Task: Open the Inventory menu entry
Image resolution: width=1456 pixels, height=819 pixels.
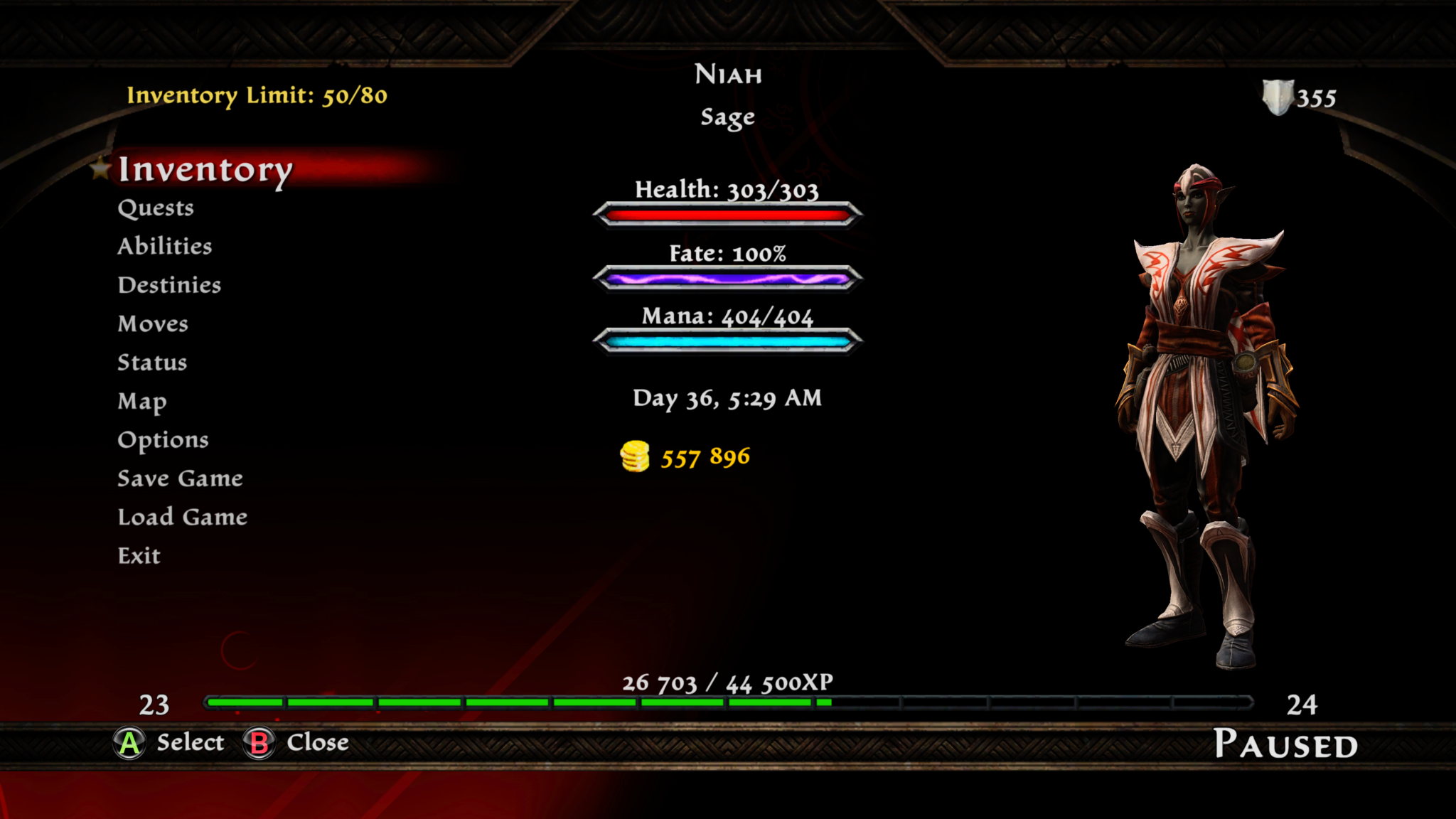Action: click(x=205, y=169)
